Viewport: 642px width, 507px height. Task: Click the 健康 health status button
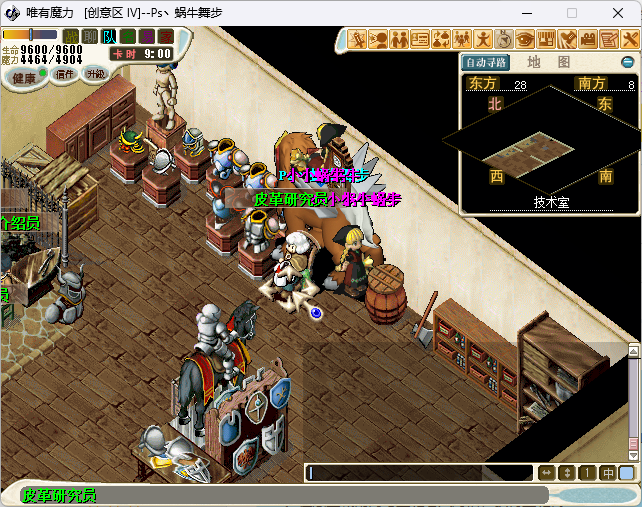(24, 76)
